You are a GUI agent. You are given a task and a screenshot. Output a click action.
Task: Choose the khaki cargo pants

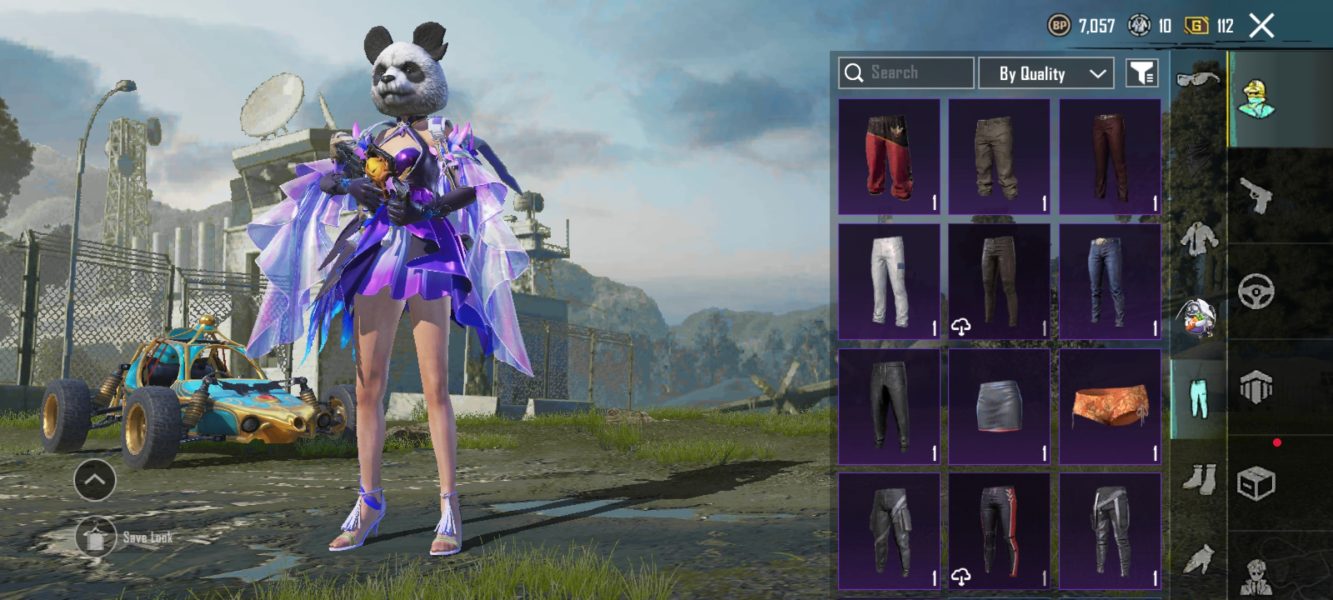(x=999, y=157)
